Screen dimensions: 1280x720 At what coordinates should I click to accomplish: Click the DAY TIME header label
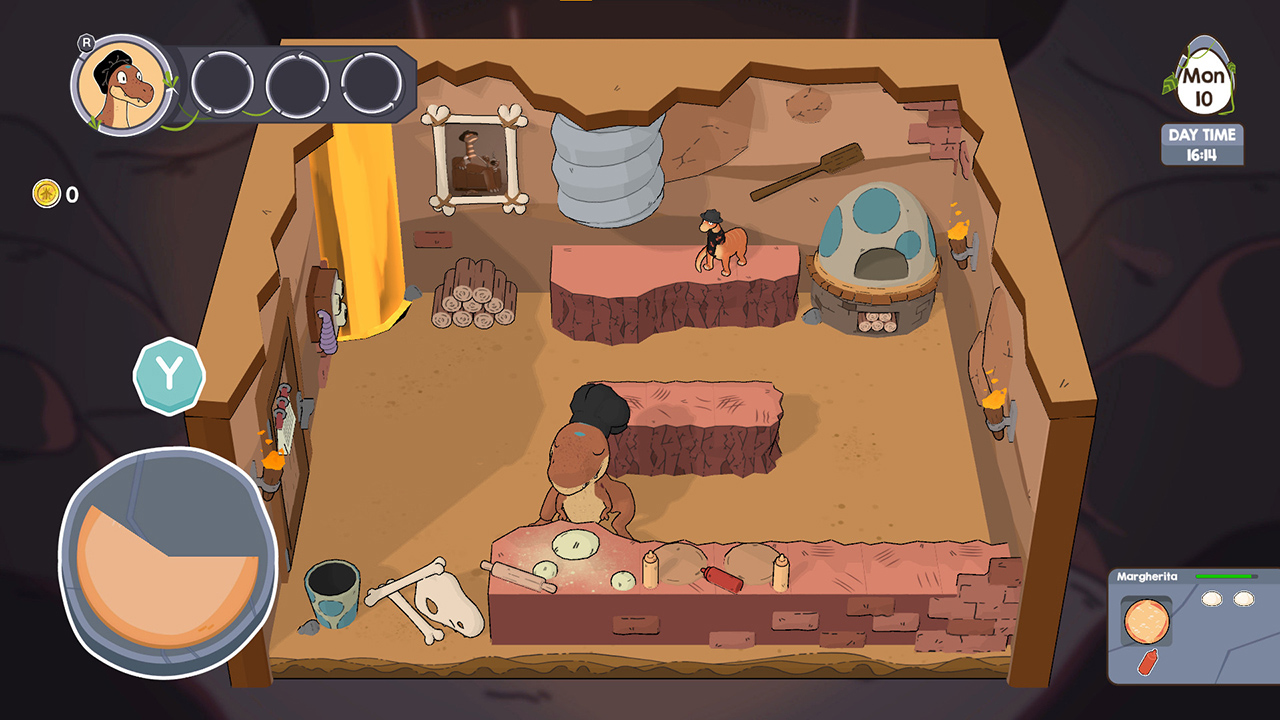point(1201,134)
